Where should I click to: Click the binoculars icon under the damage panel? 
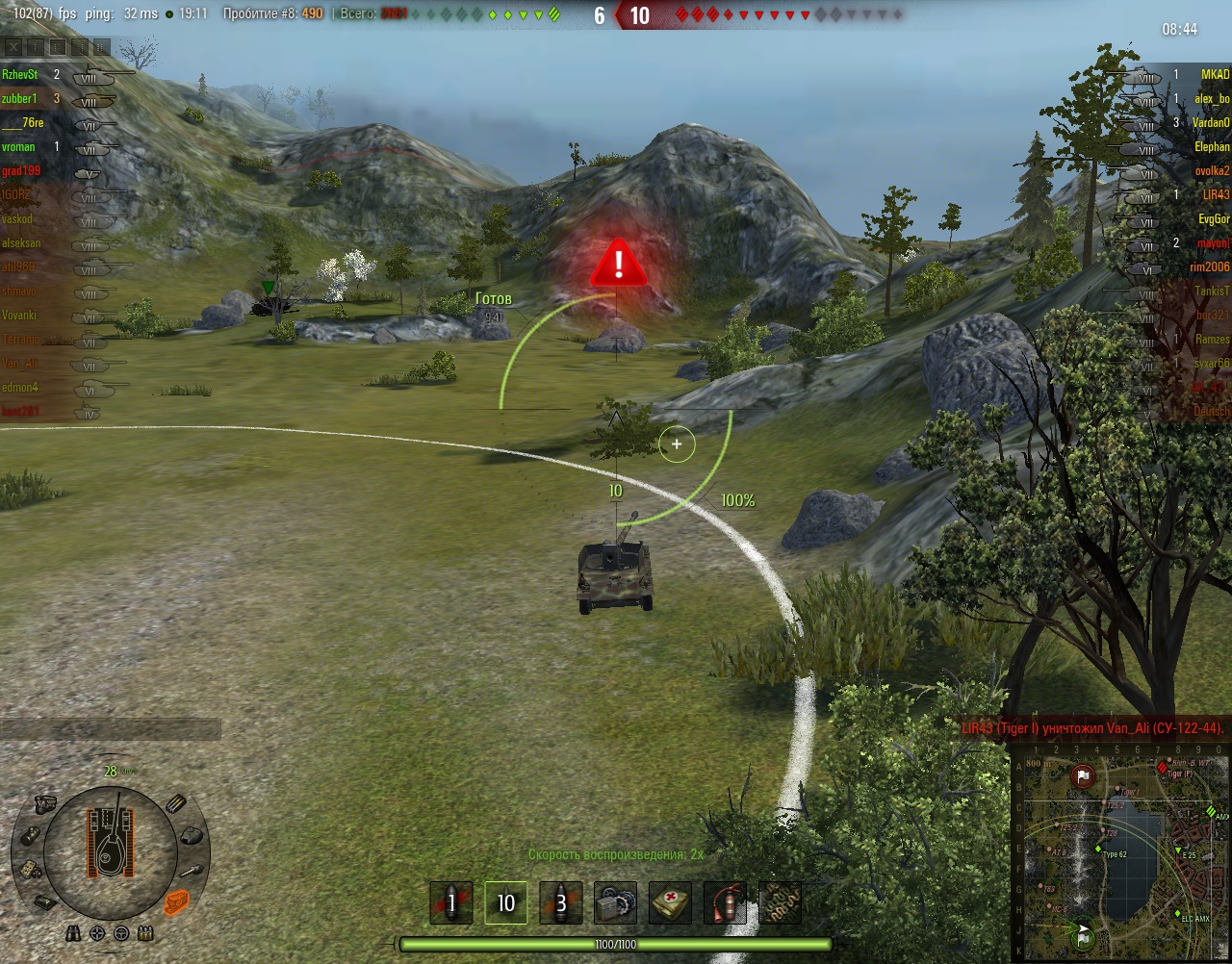click(x=74, y=933)
